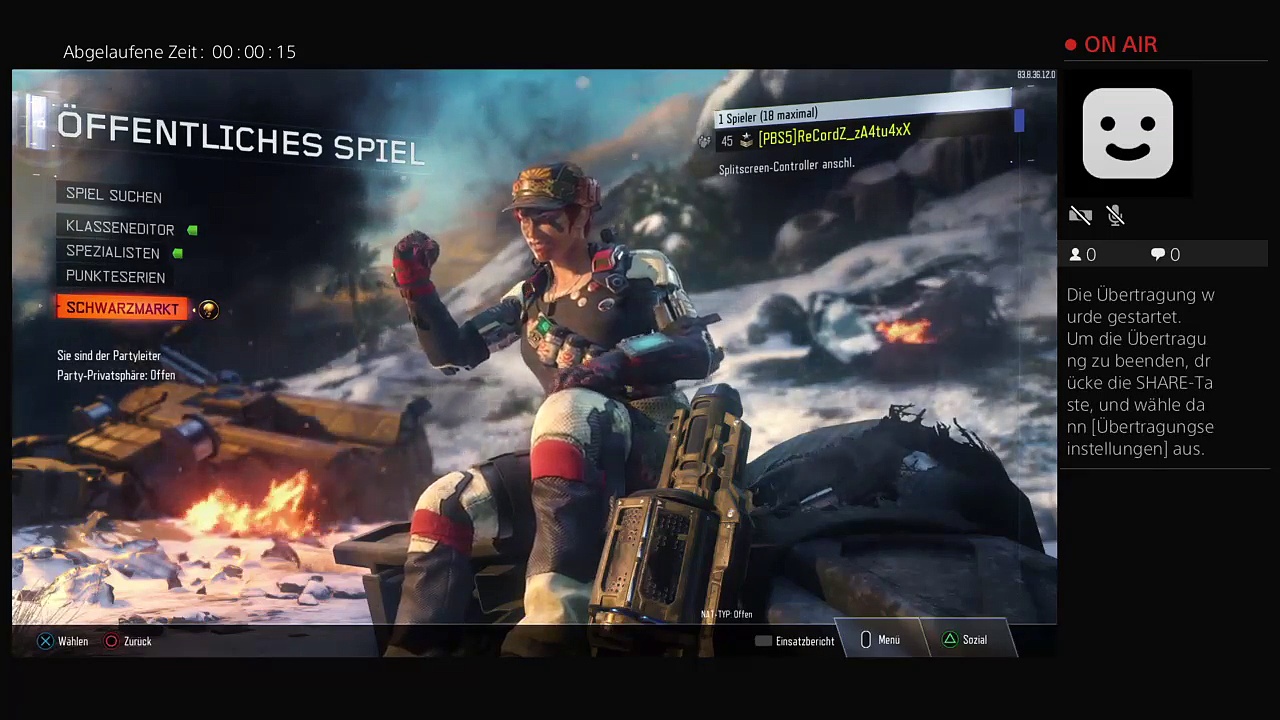Toggle the disabled camera icon
The height and width of the screenshot is (720, 1280).
click(1080, 216)
